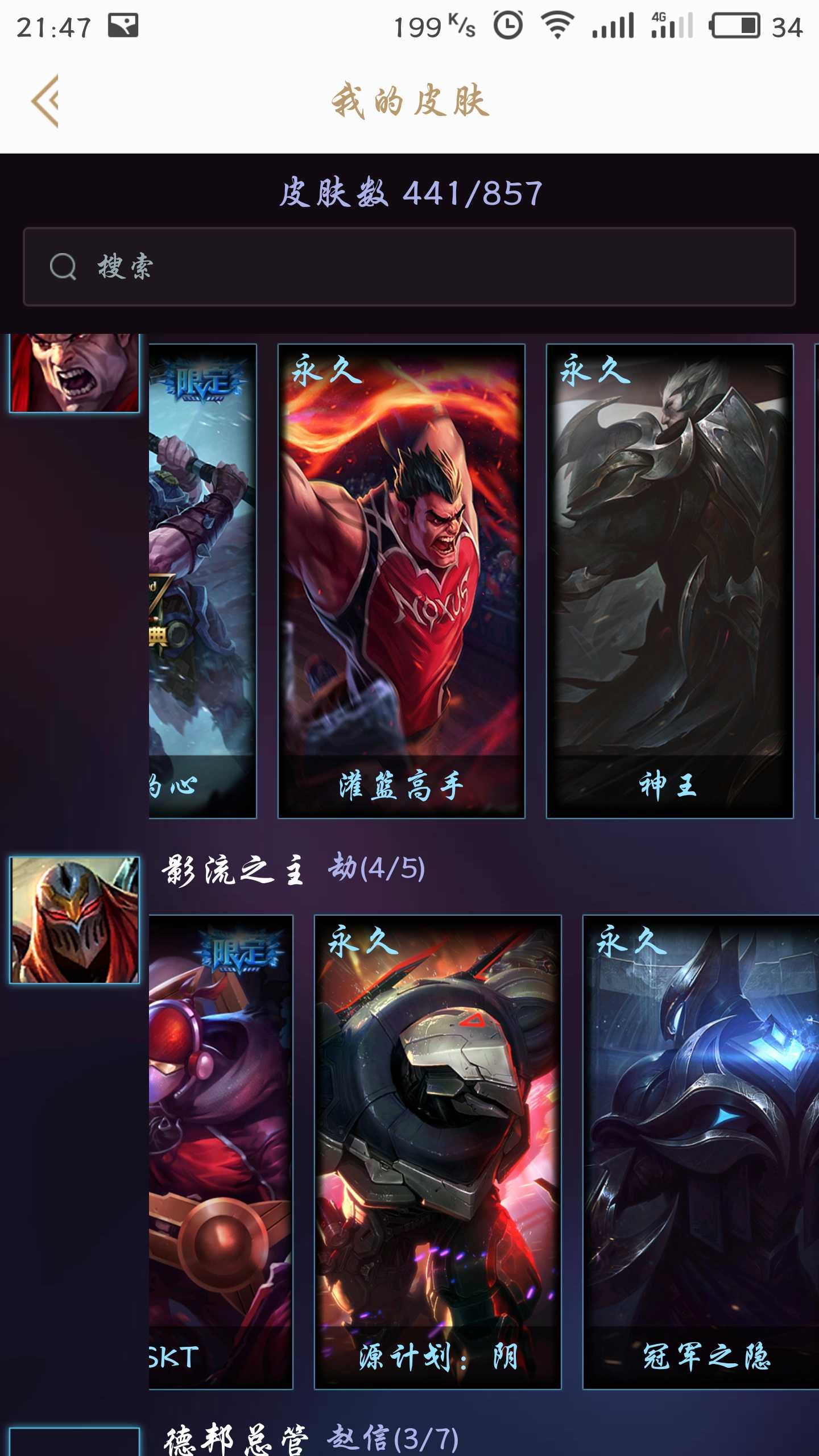The width and height of the screenshot is (819, 1456).
Task: Tap the search magnifier icon
Action: (x=64, y=266)
